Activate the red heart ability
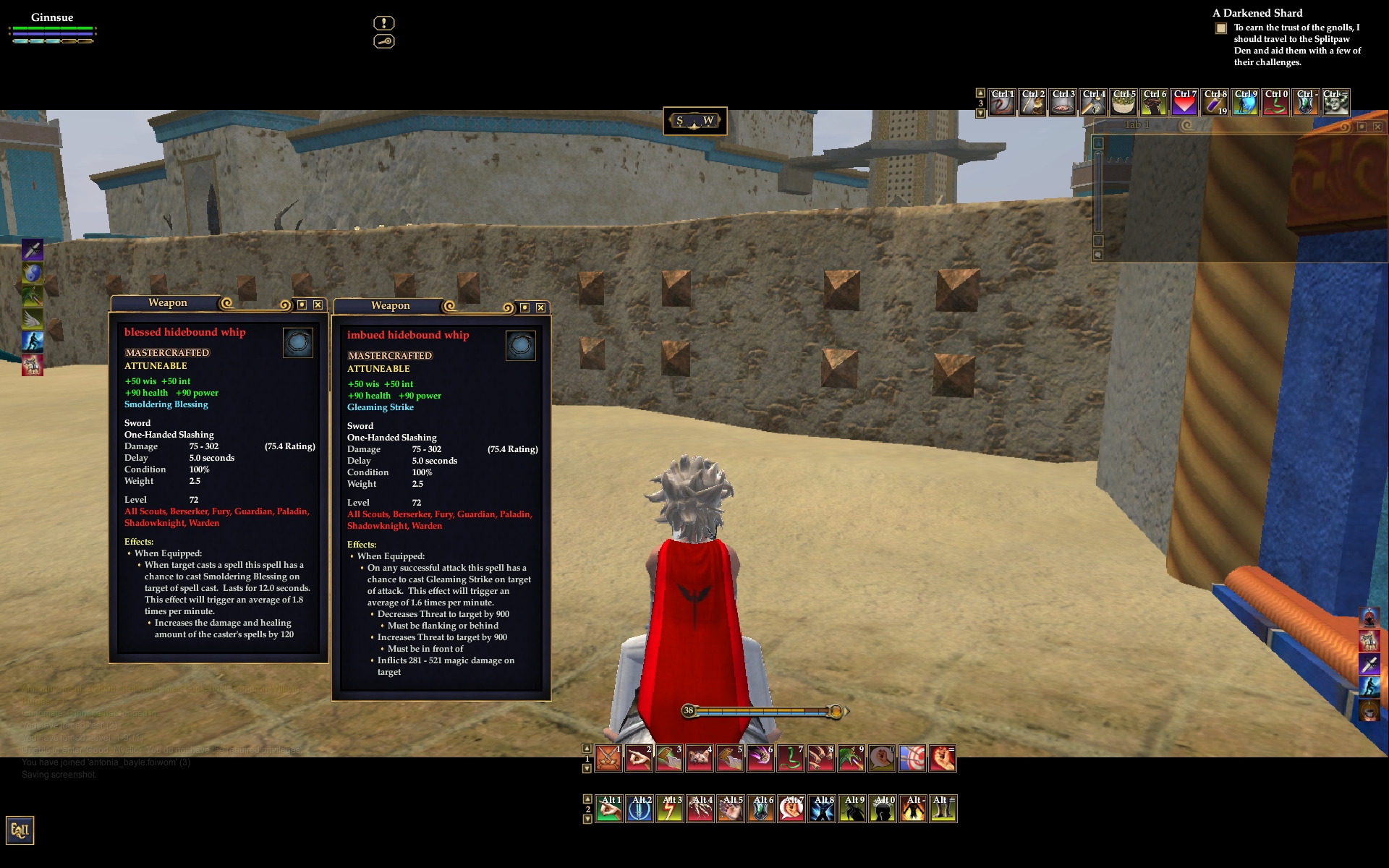 click(1184, 103)
